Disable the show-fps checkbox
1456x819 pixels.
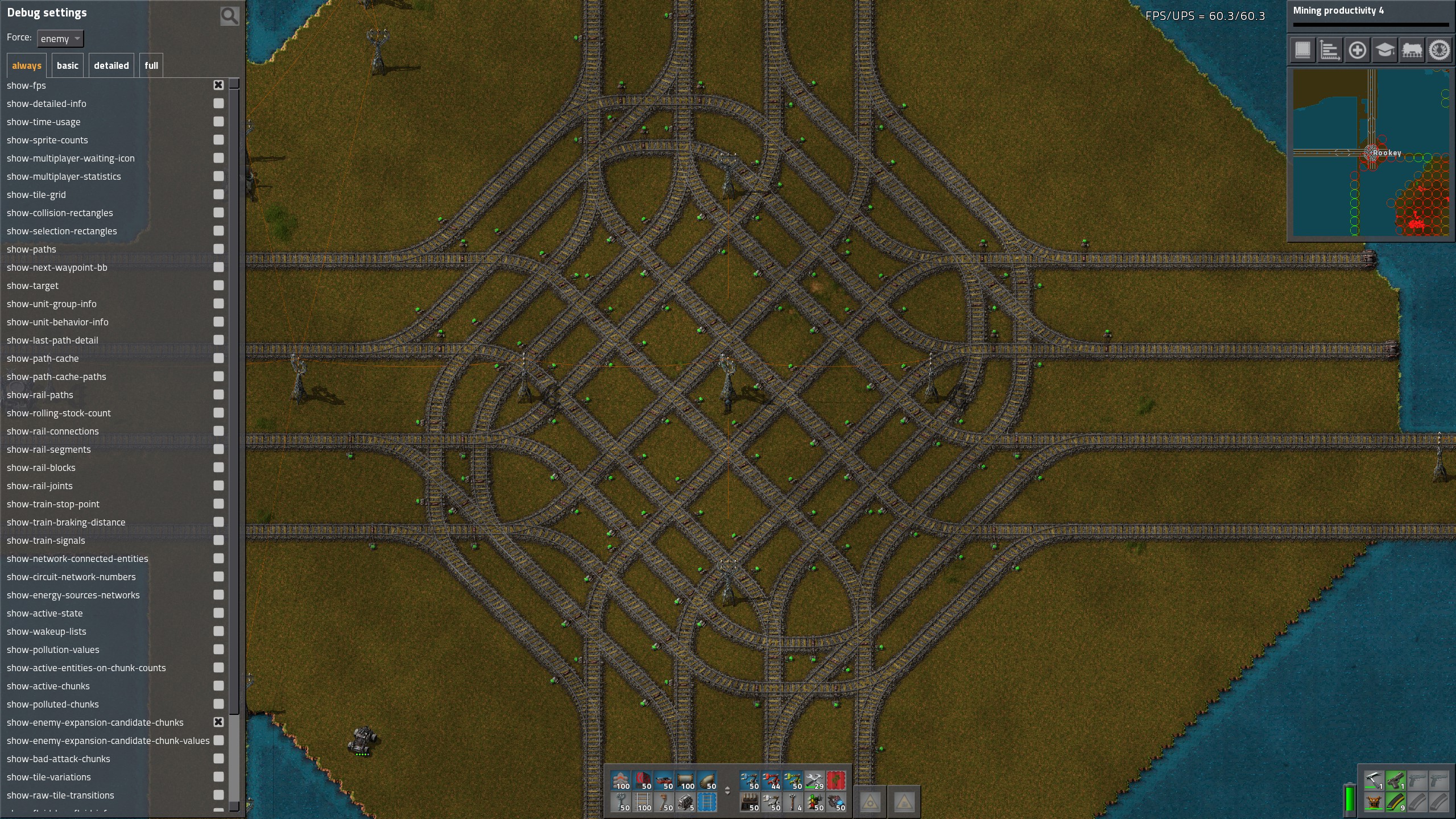point(218,85)
